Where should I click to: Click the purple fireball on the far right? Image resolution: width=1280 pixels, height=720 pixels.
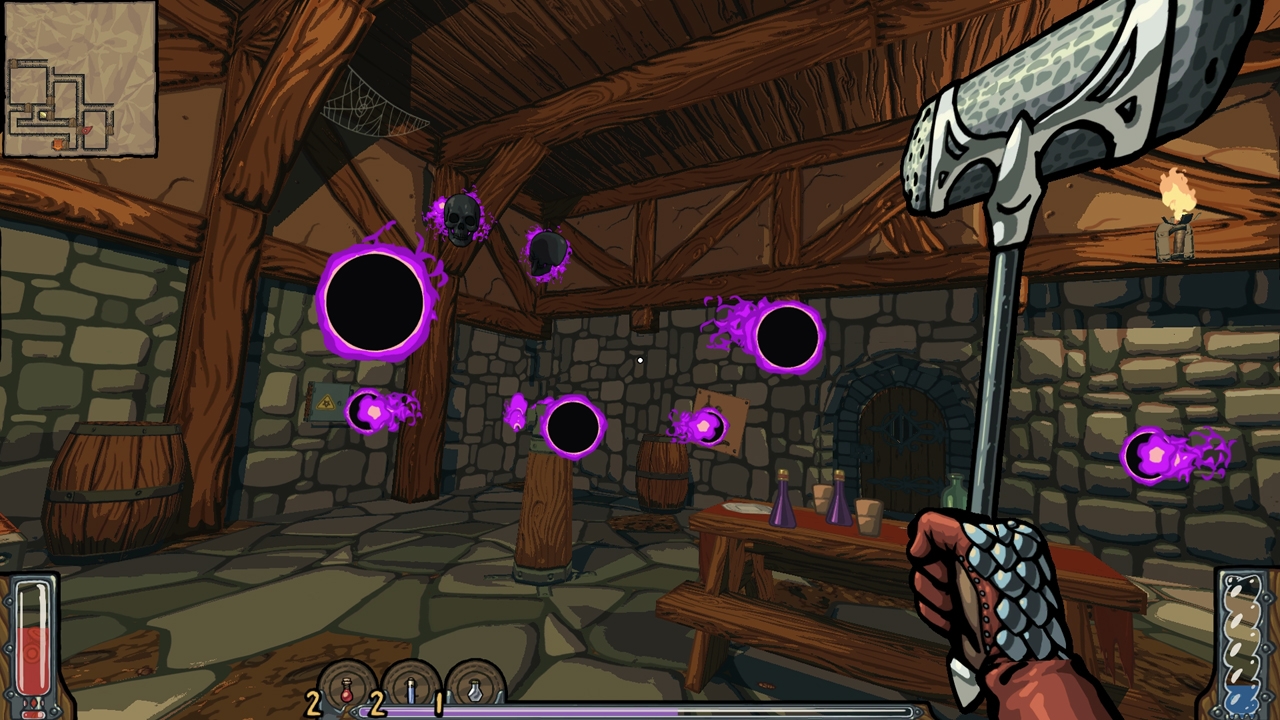pos(1155,455)
